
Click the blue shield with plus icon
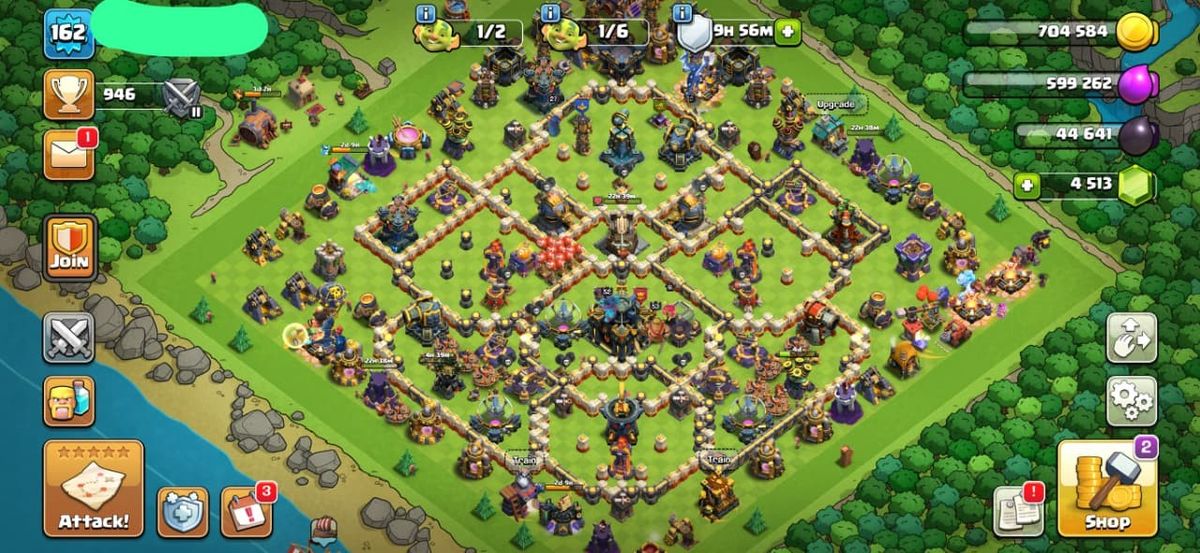pos(183,512)
